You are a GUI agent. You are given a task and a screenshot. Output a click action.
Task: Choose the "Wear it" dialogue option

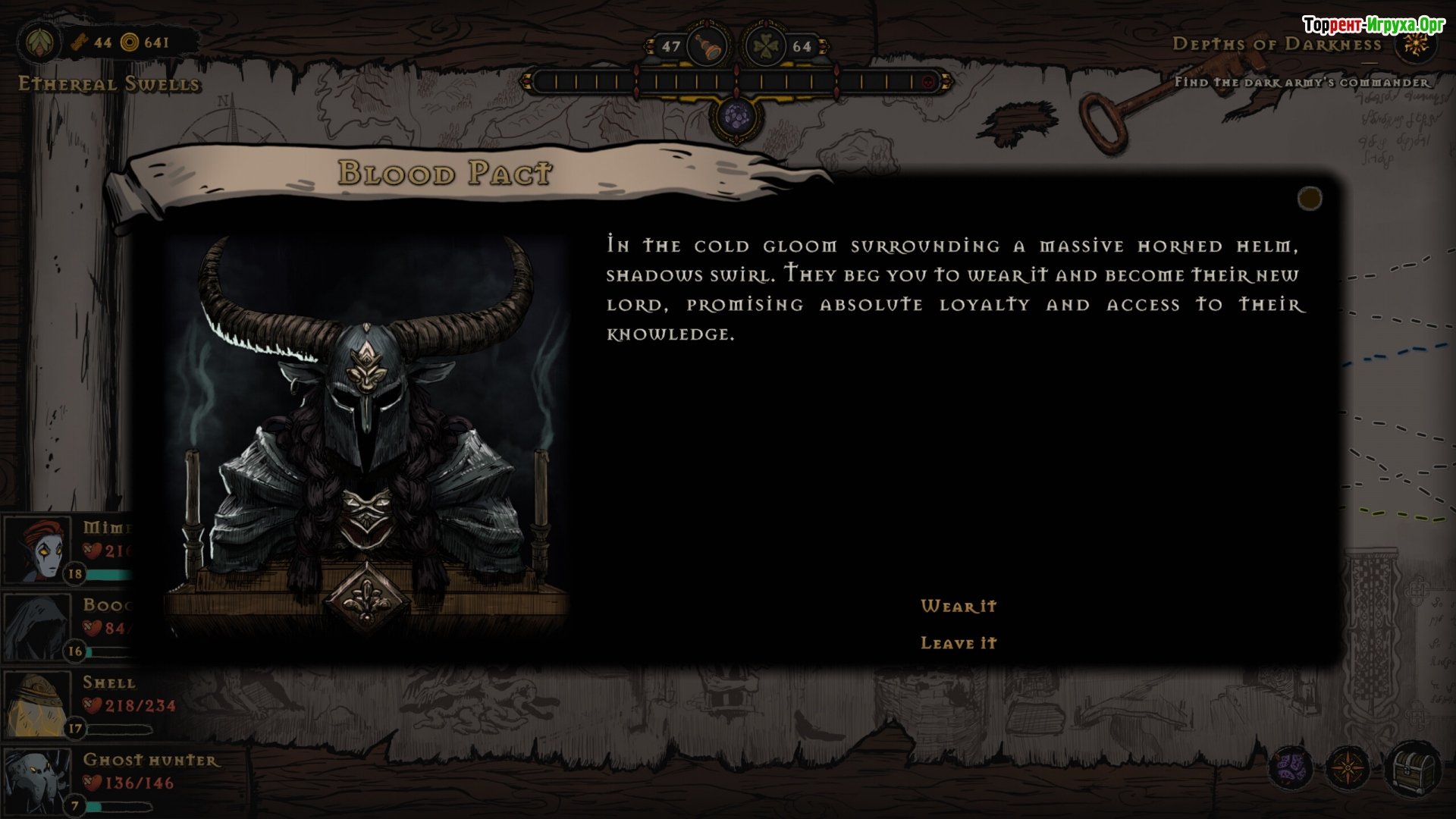tap(959, 606)
